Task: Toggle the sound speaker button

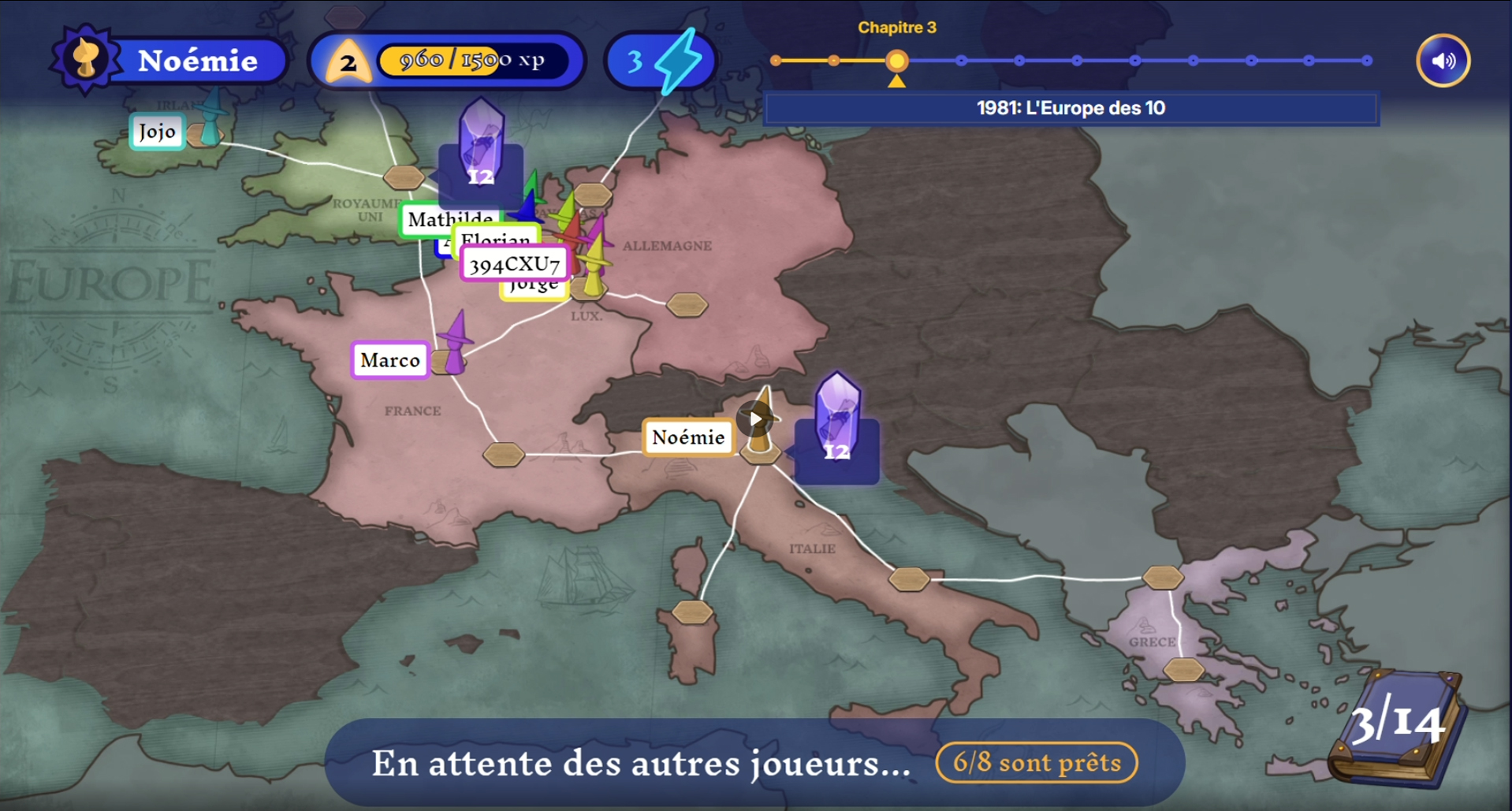Action: tap(1443, 61)
